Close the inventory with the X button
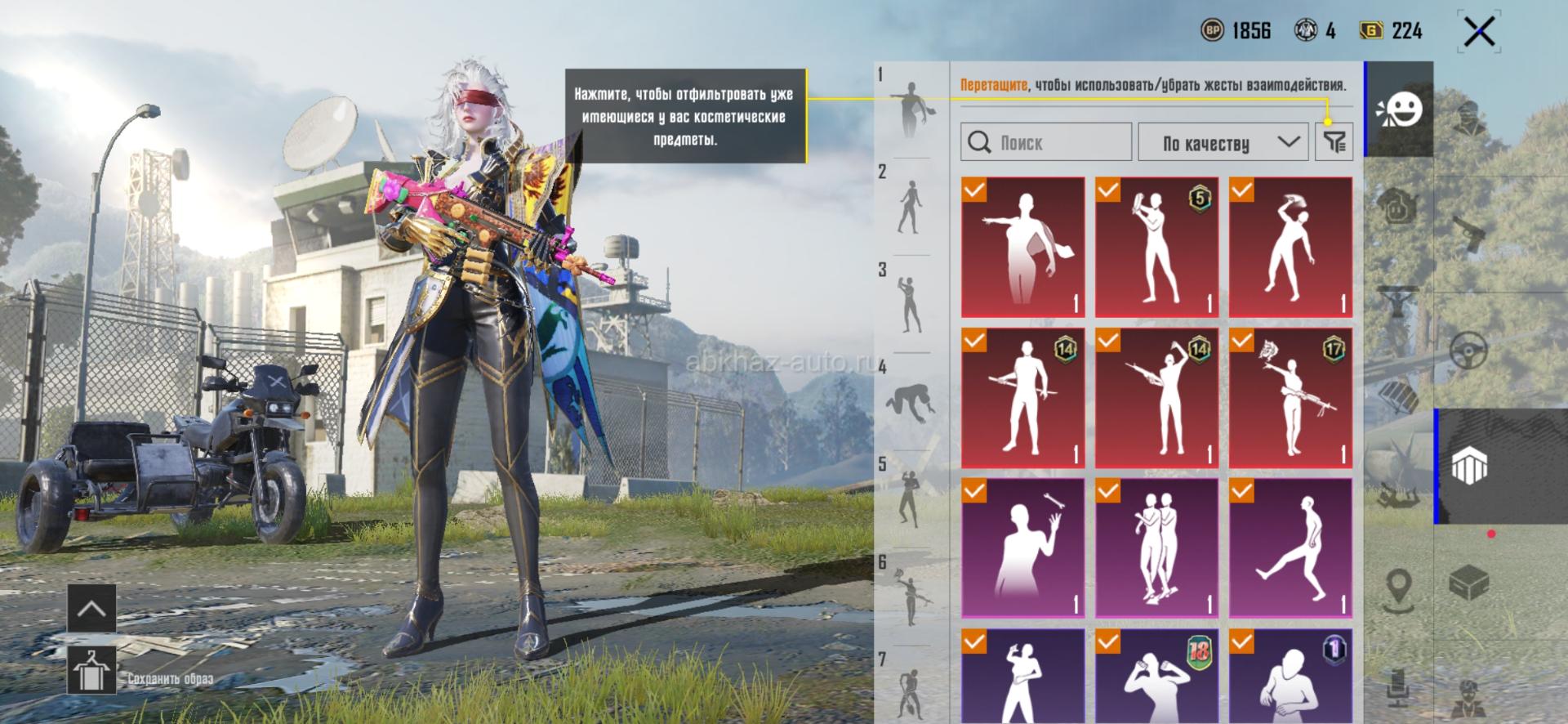The image size is (1568, 724). (x=1479, y=33)
